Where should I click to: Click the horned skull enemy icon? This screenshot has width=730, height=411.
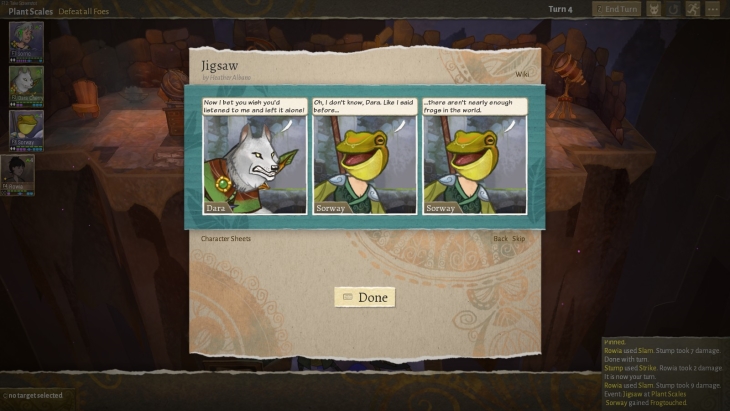click(654, 9)
